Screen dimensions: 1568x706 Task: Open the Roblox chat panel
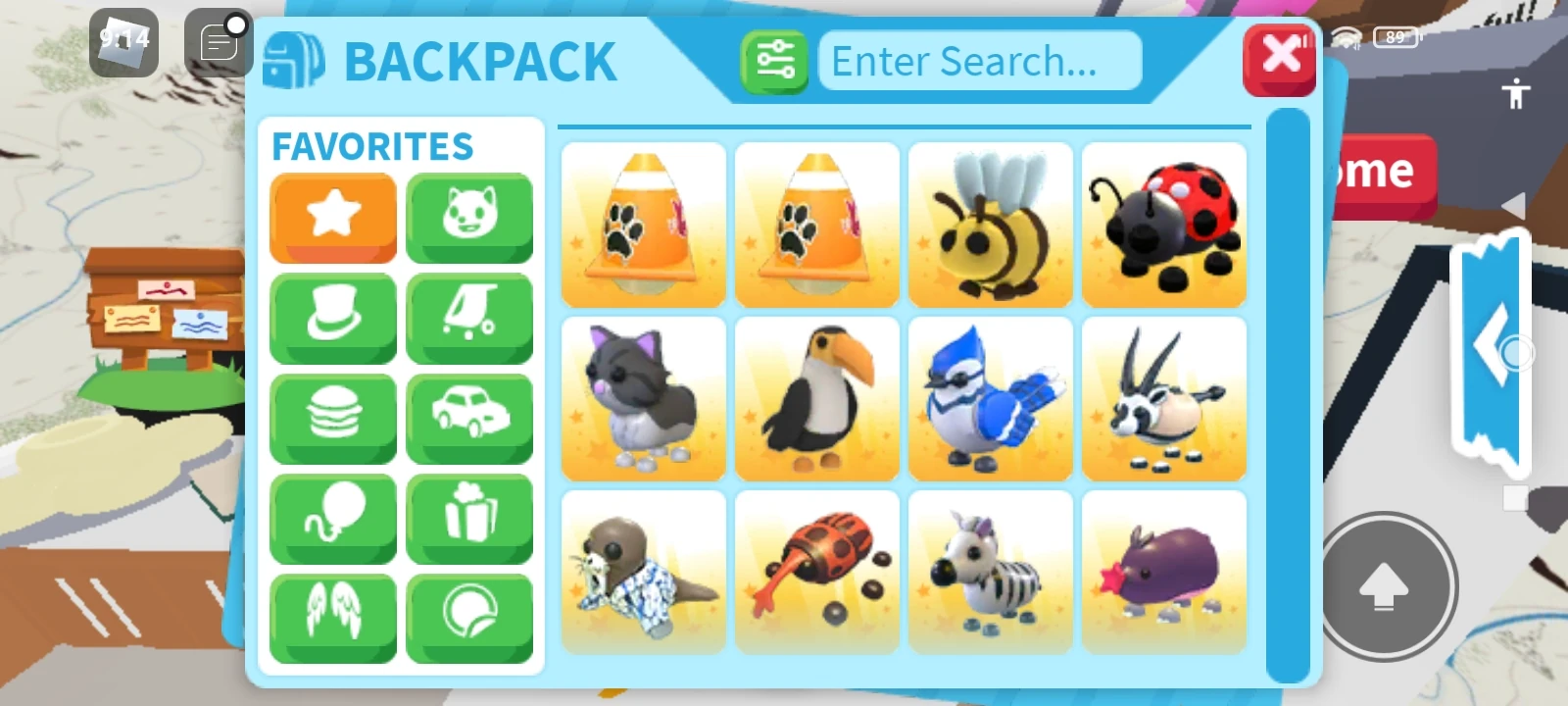tap(217, 42)
